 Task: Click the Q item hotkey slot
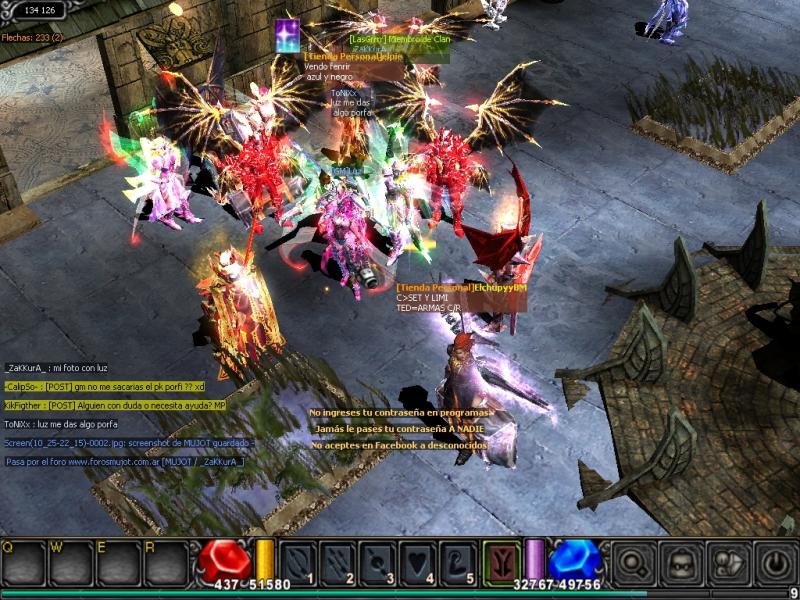[x=22, y=565]
